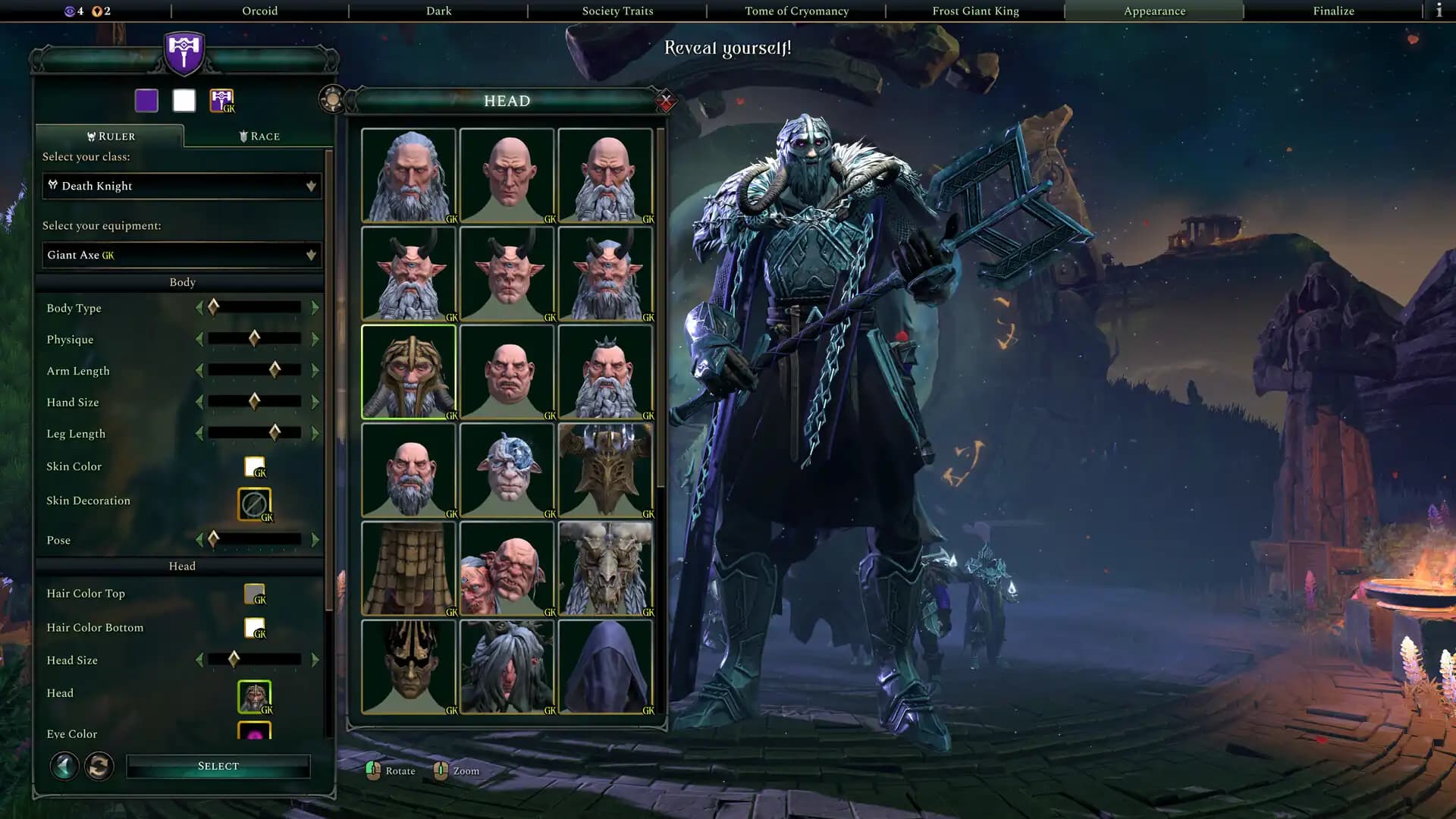Image resolution: width=1456 pixels, height=819 pixels.
Task: Collapse the Body section header
Action: (181, 281)
